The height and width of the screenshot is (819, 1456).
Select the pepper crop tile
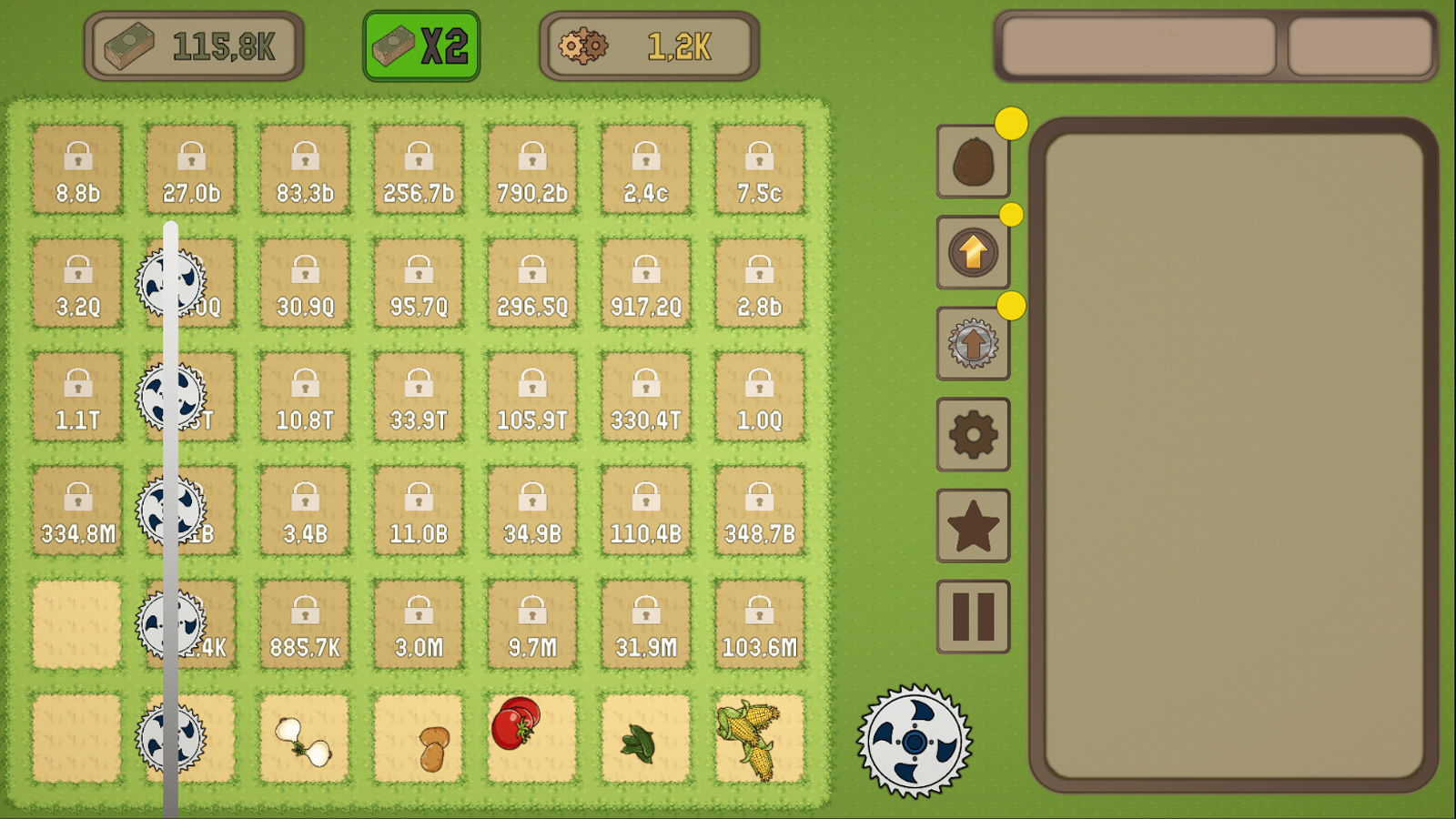pyautogui.click(x=645, y=739)
